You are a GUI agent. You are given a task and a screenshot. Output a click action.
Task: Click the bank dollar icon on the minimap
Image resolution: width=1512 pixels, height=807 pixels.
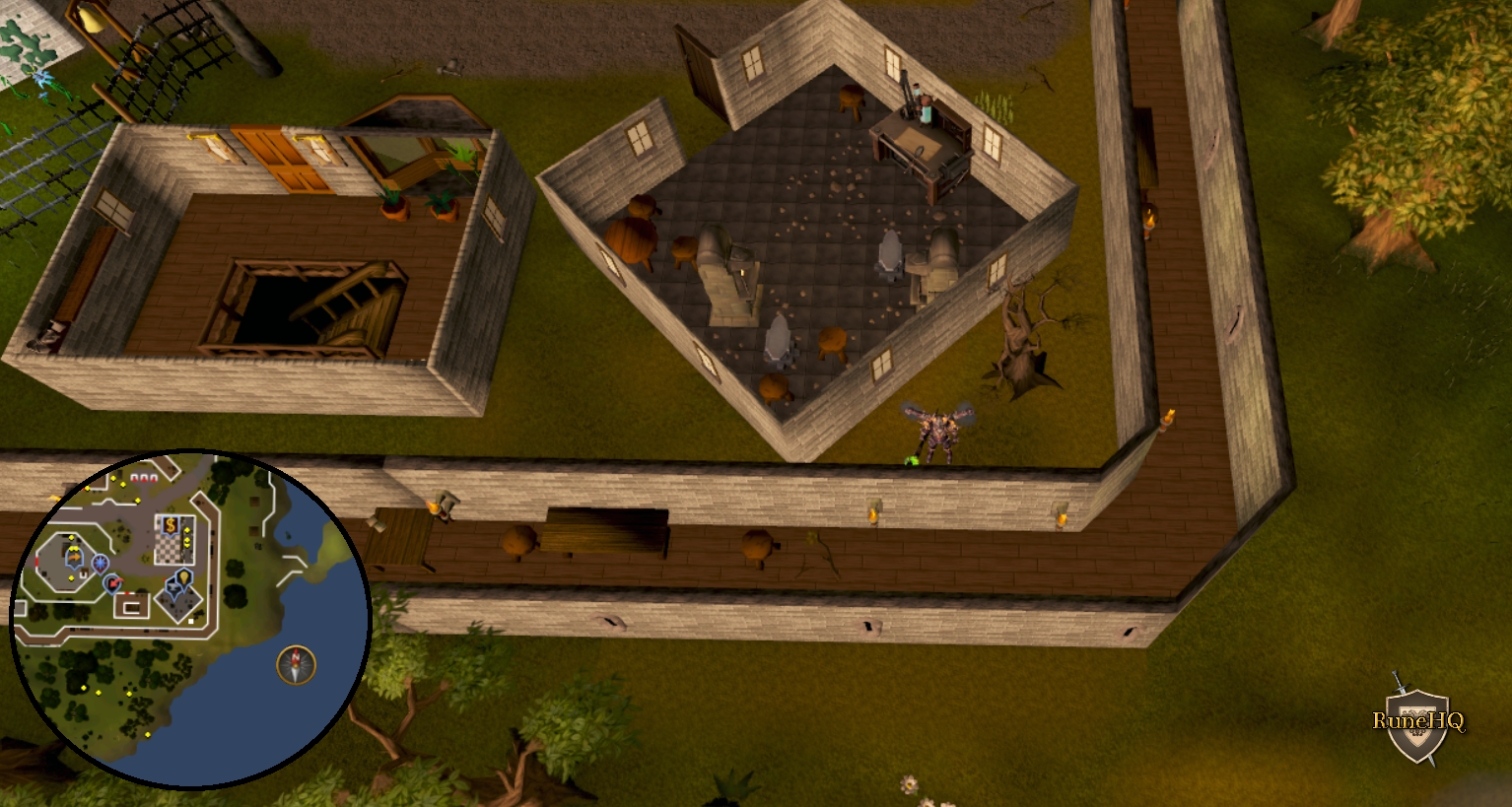click(x=170, y=525)
